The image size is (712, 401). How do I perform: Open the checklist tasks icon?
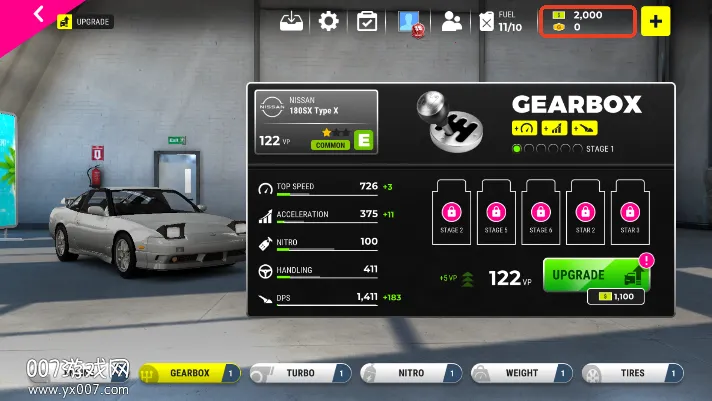pos(367,21)
